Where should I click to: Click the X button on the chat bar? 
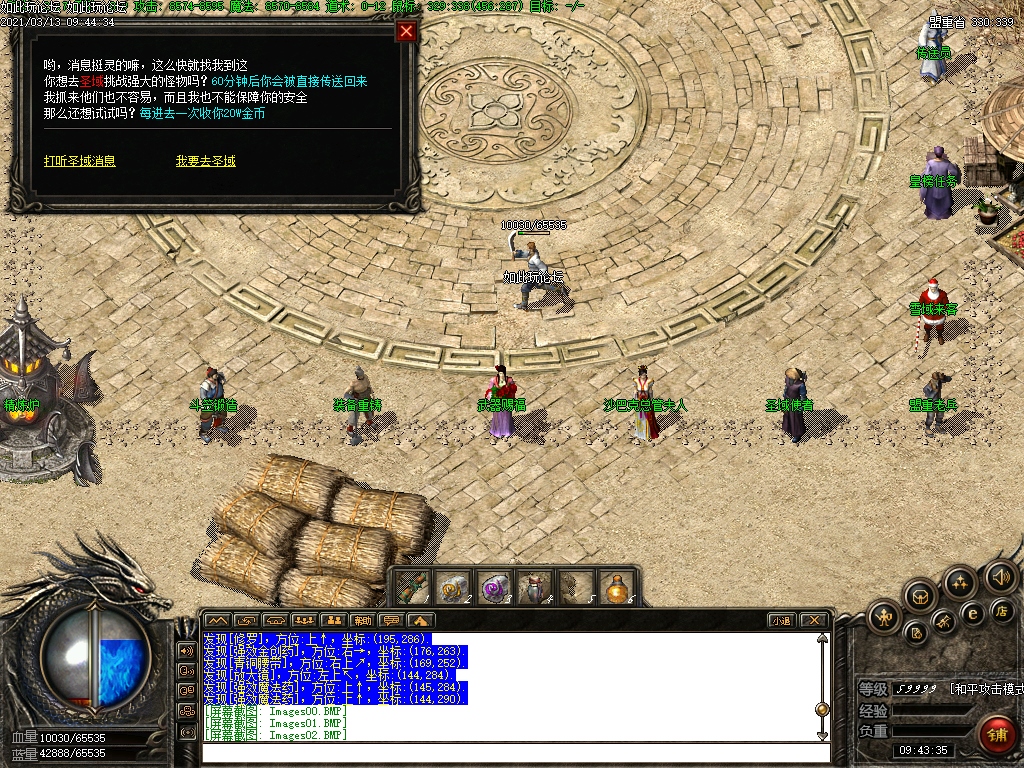(x=813, y=620)
